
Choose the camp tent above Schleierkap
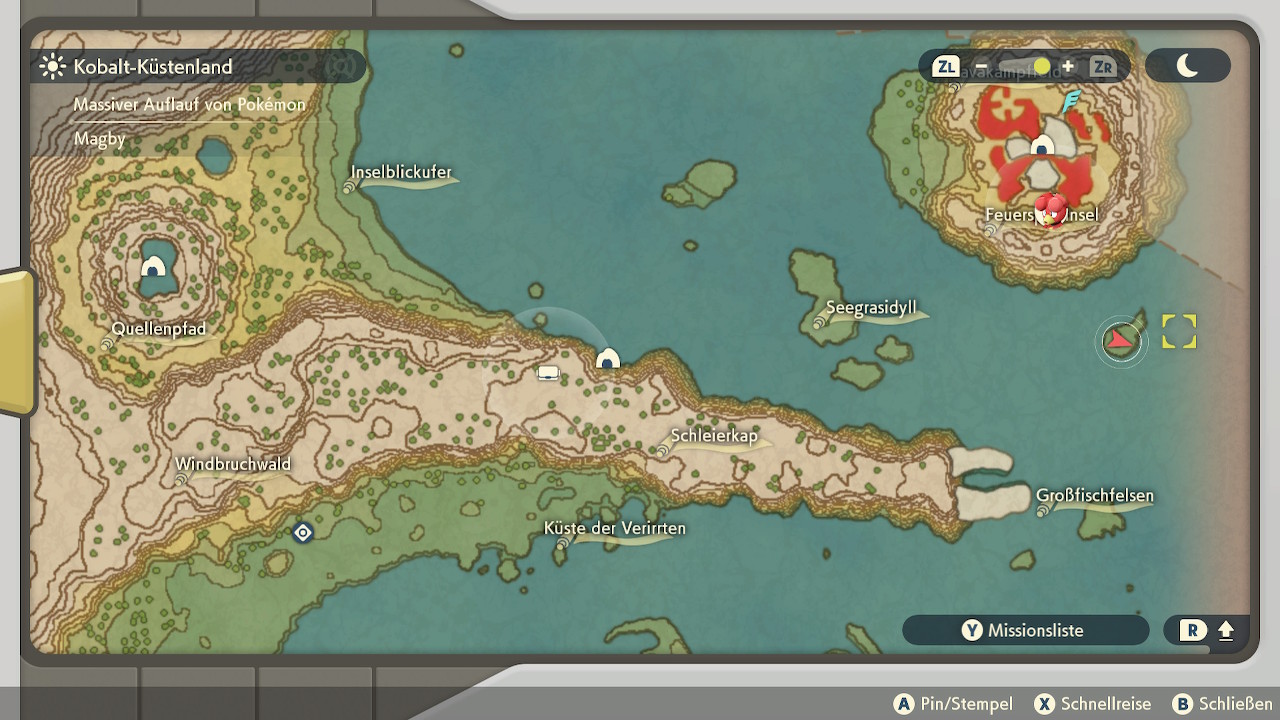tap(607, 358)
